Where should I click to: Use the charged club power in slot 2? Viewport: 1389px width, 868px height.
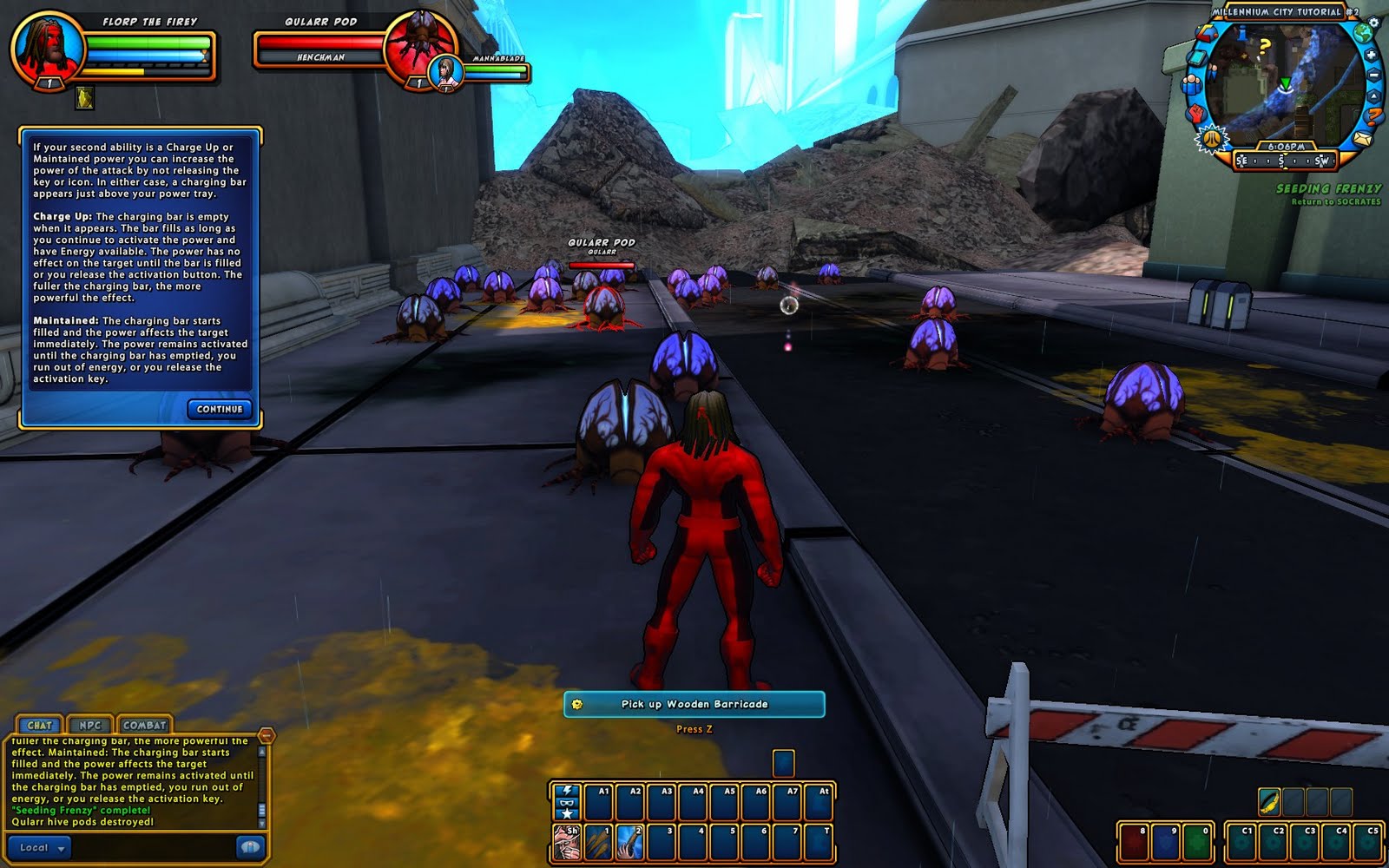click(629, 843)
